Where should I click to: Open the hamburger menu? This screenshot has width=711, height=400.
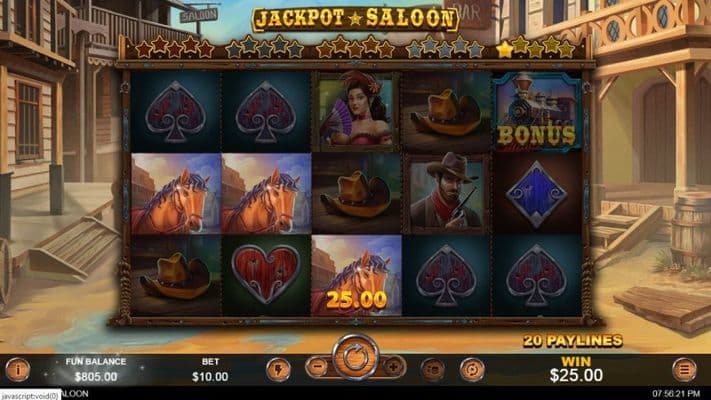[685, 369]
